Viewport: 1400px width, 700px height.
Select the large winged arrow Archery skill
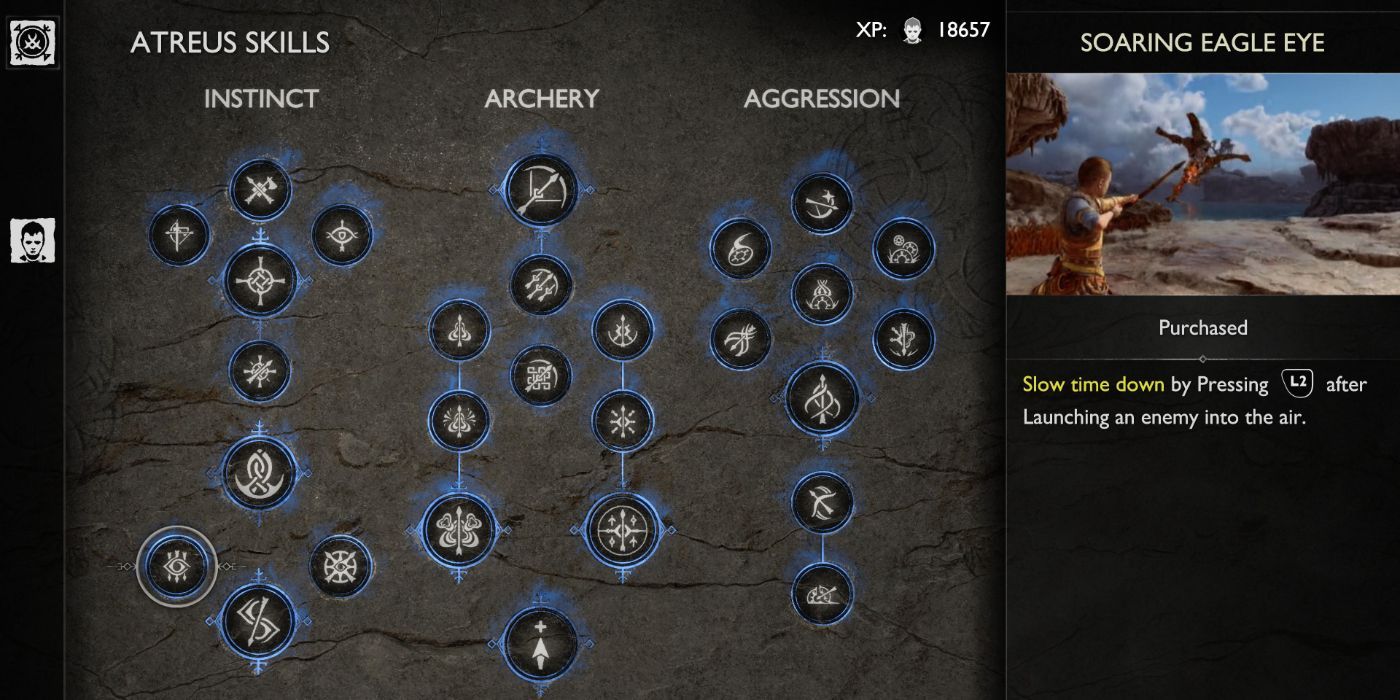click(x=459, y=528)
